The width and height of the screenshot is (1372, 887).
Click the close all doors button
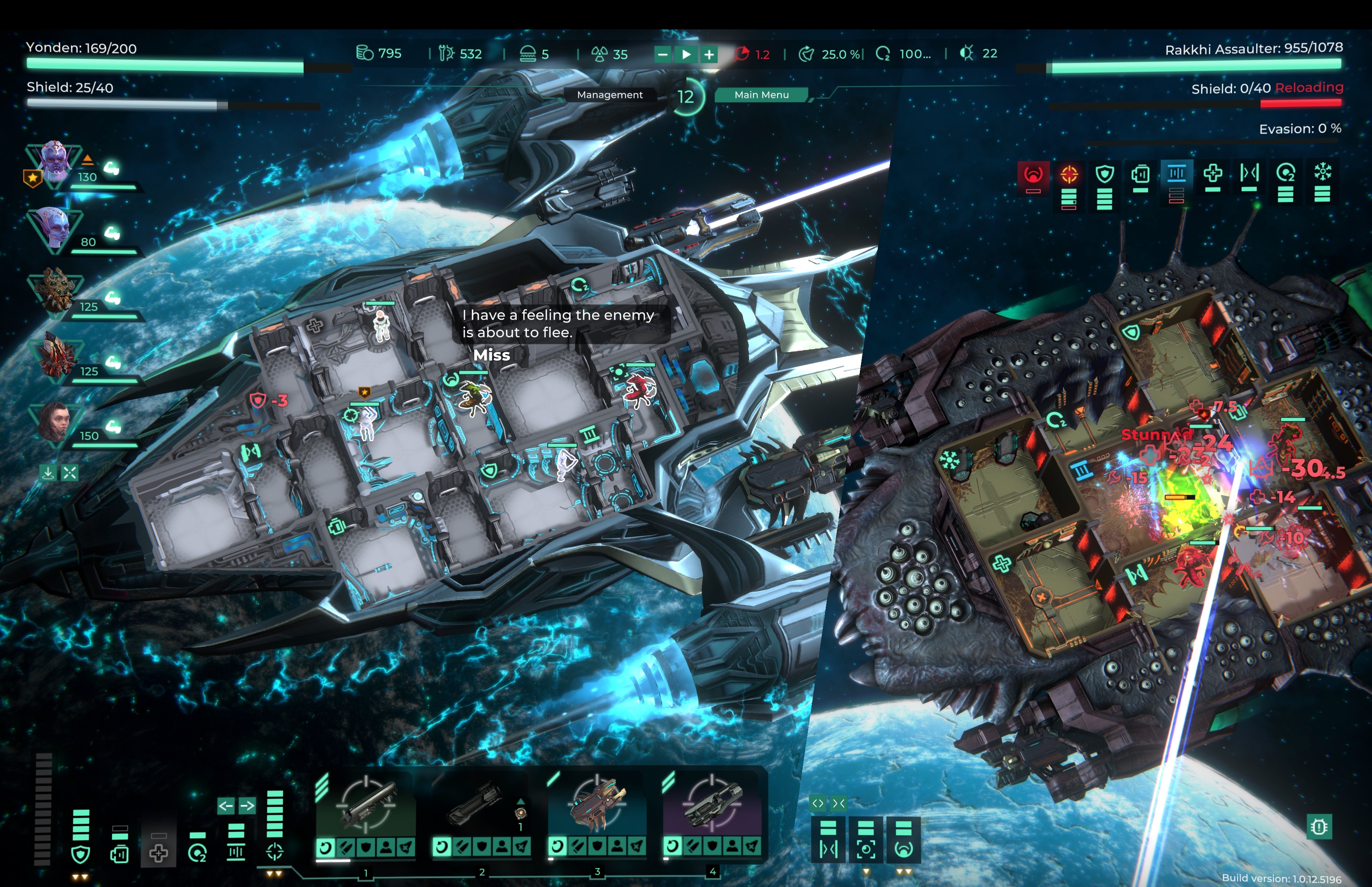point(839,803)
